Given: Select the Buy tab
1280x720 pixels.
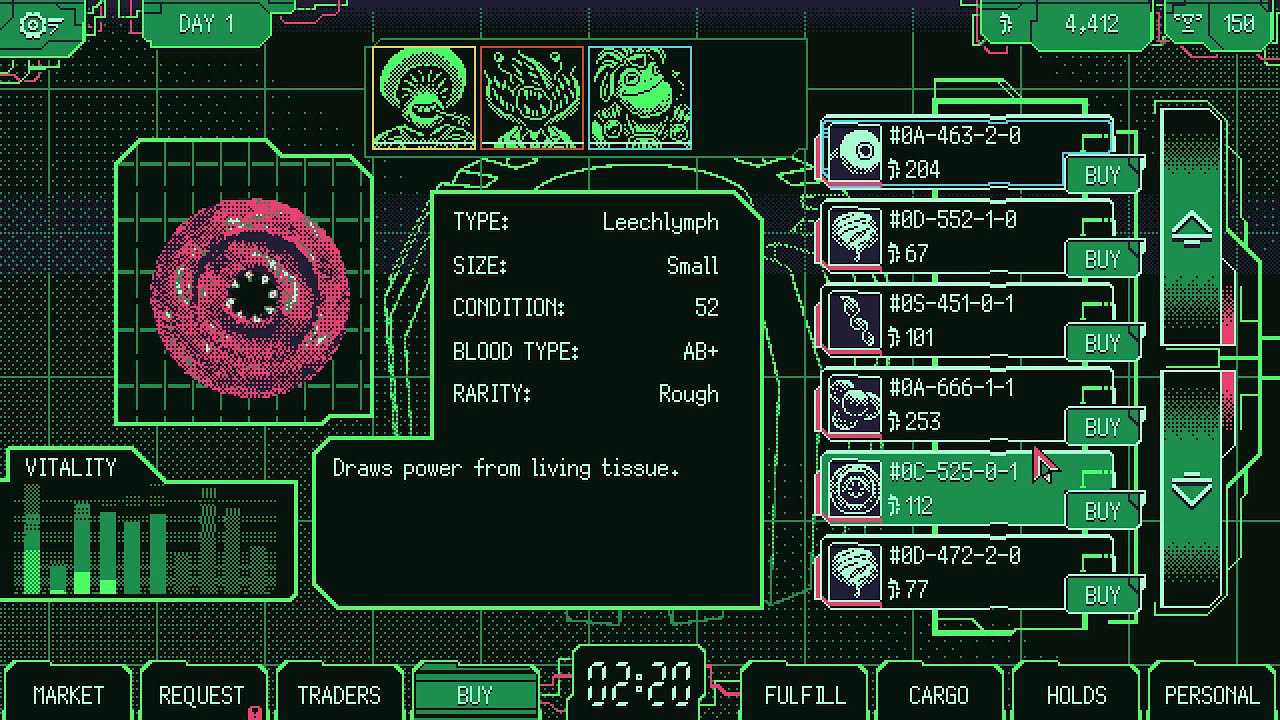Looking at the screenshot, I should point(475,695).
